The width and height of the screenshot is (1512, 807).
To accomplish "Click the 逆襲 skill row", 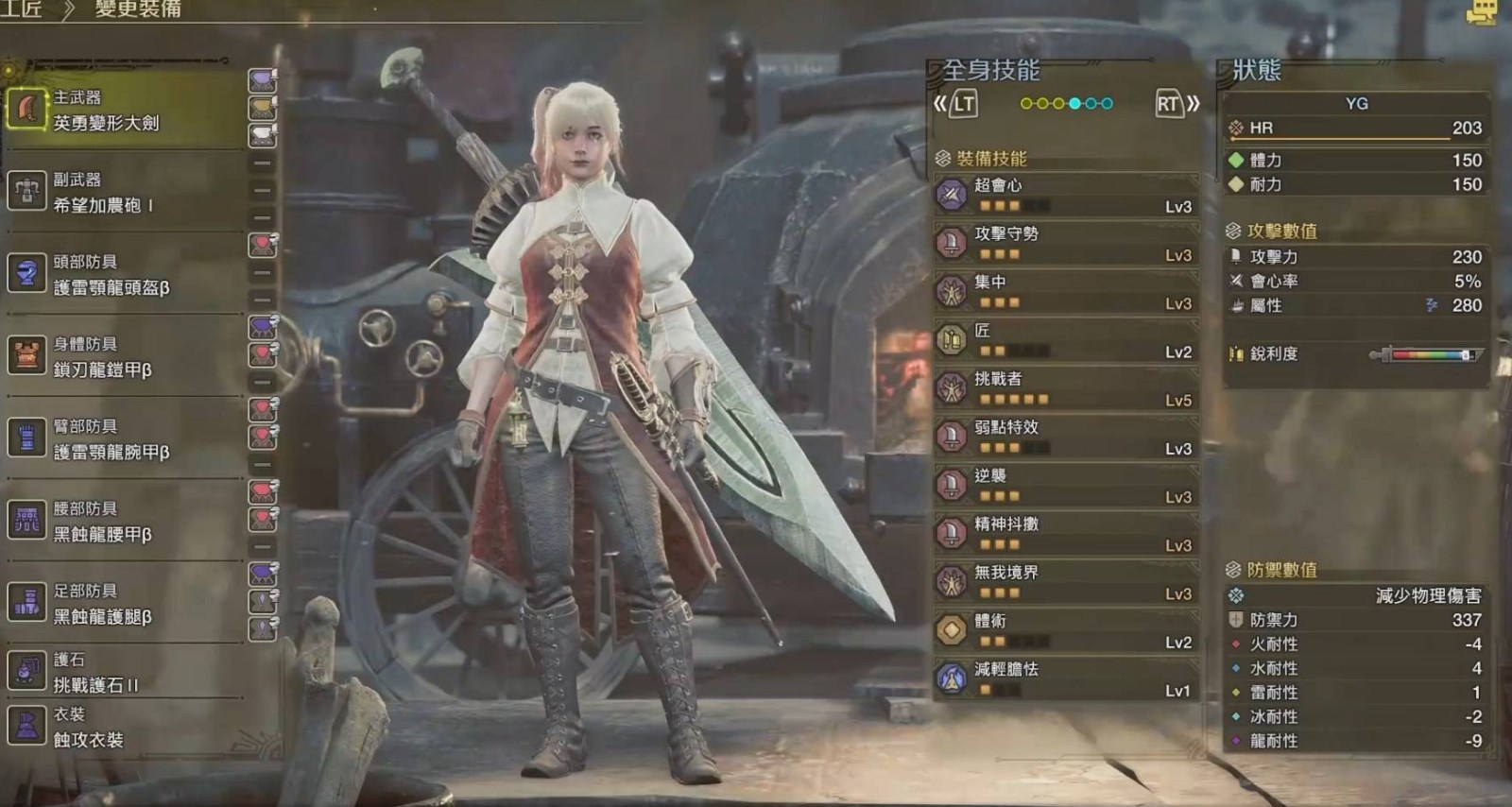I will (x=1066, y=485).
